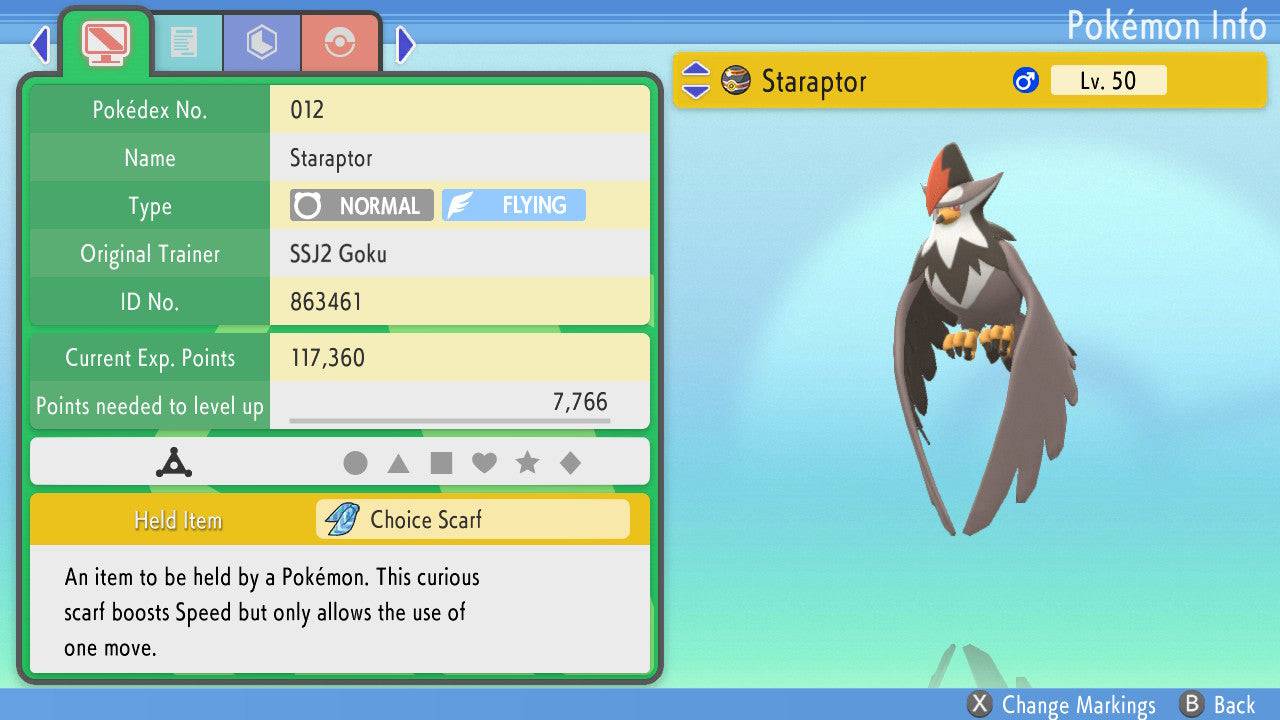This screenshot has height=720, width=1280.
Task: Select the Pokémon info summary tab
Action: click(x=106, y=42)
